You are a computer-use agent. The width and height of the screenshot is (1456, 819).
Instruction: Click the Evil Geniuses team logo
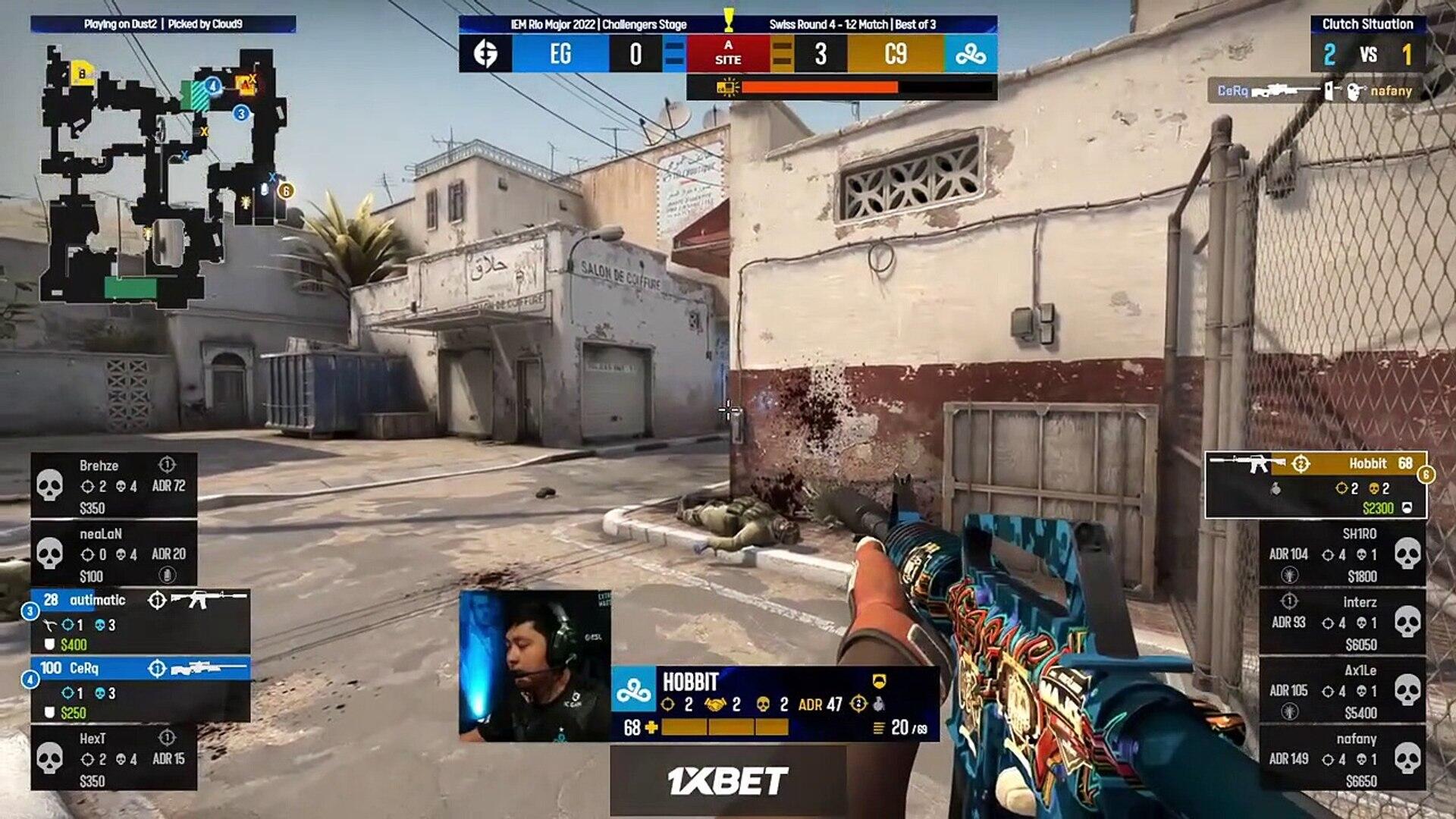[485, 54]
